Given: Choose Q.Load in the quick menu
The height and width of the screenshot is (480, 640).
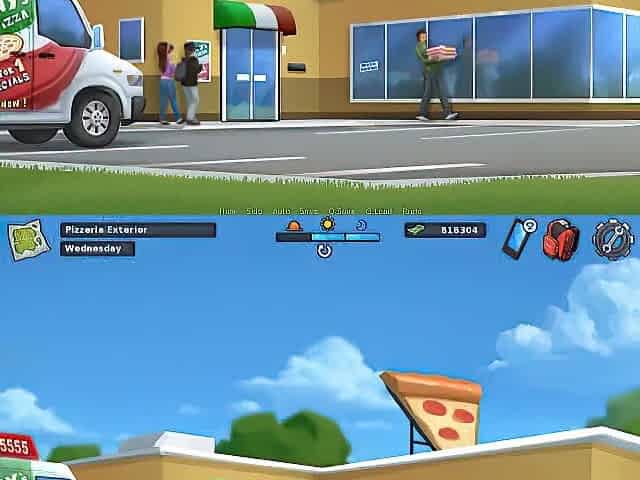Looking at the screenshot, I should click(379, 211).
